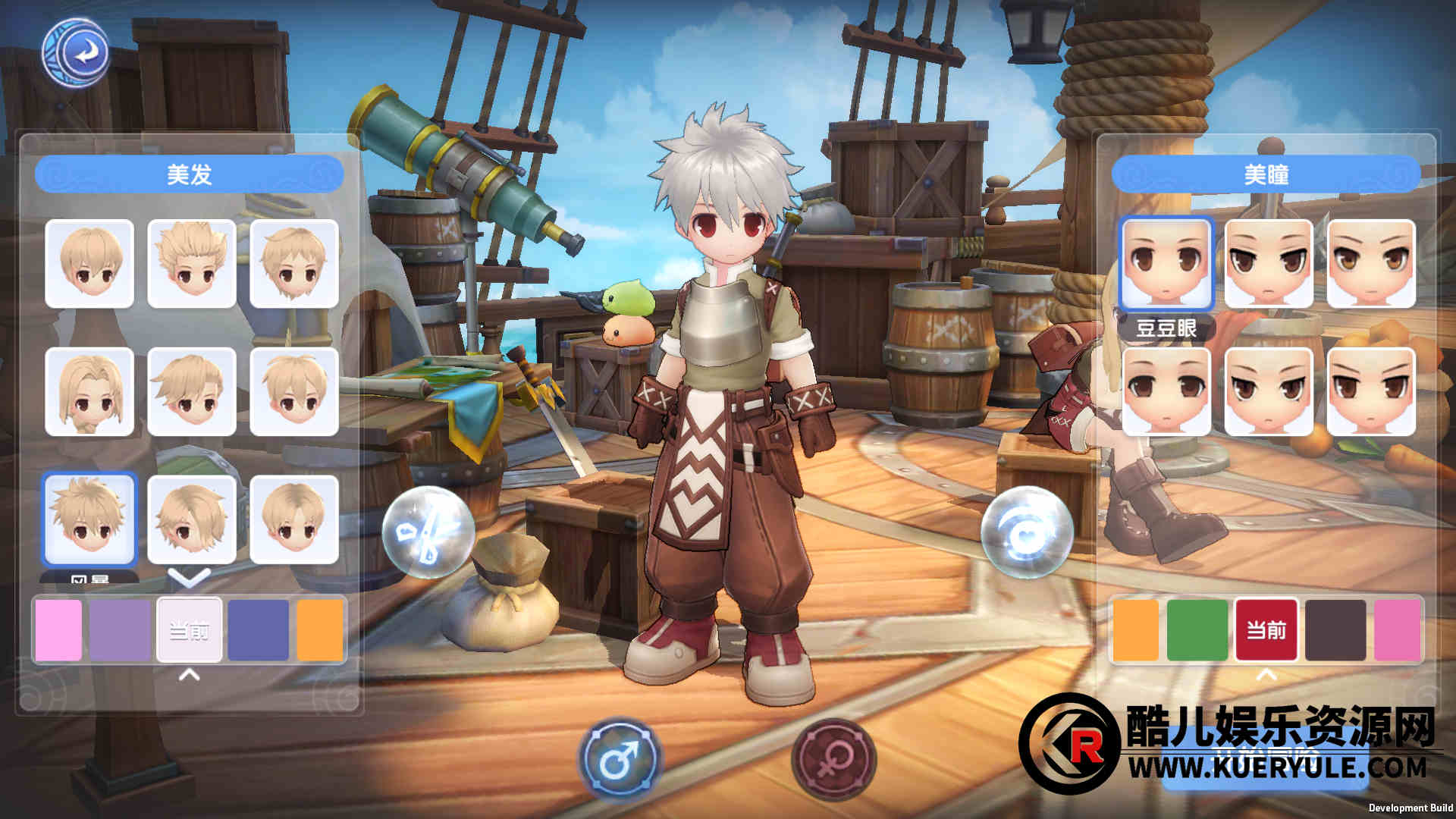Select the long-haired hairstyle with side bangs
Screen dimensions: 1456x819
(89, 391)
